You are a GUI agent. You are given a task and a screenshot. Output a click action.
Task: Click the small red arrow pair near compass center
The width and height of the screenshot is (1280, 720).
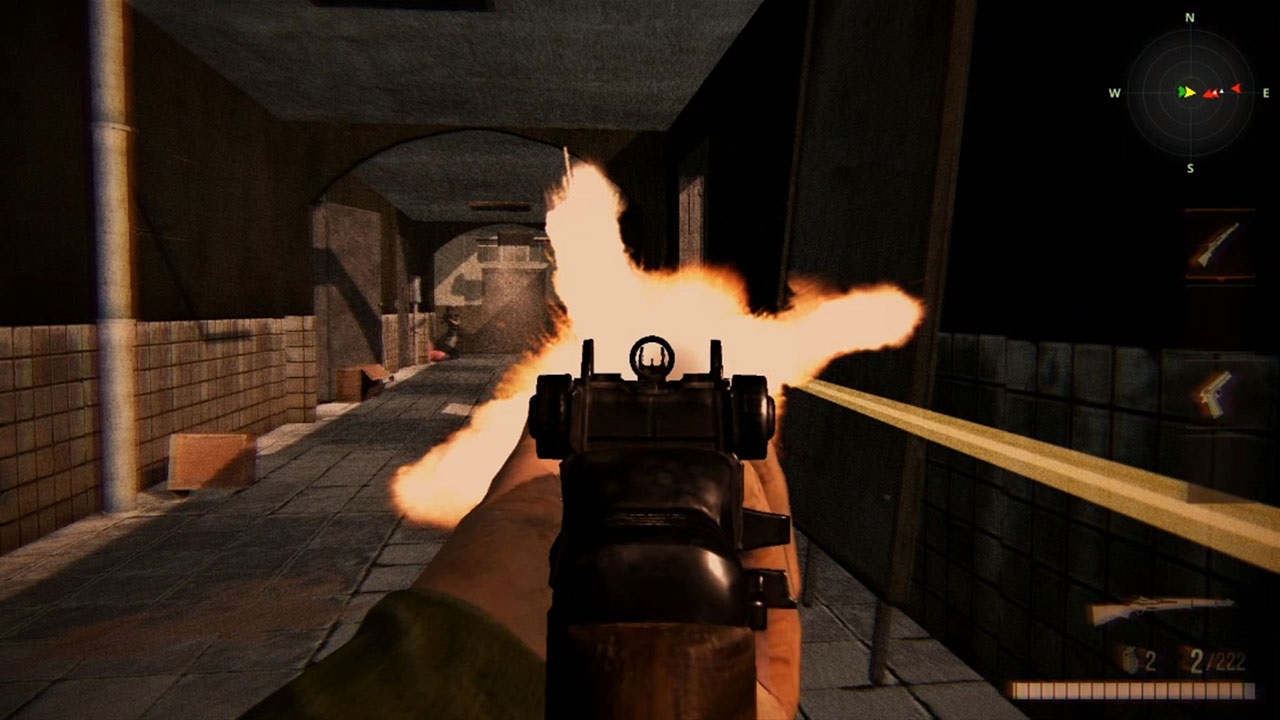pos(1209,93)
